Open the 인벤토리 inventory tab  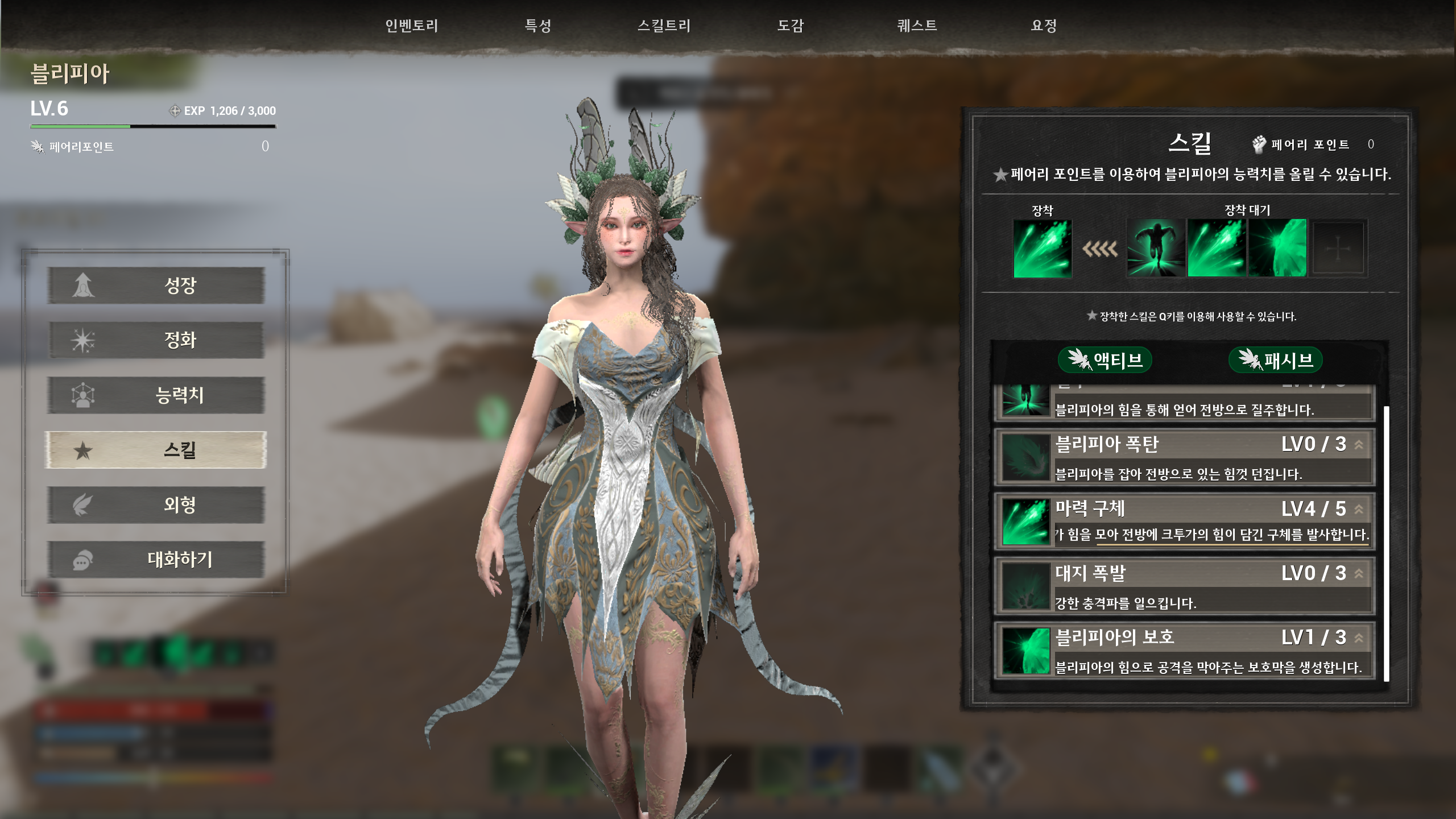click(x=411, y=26)
